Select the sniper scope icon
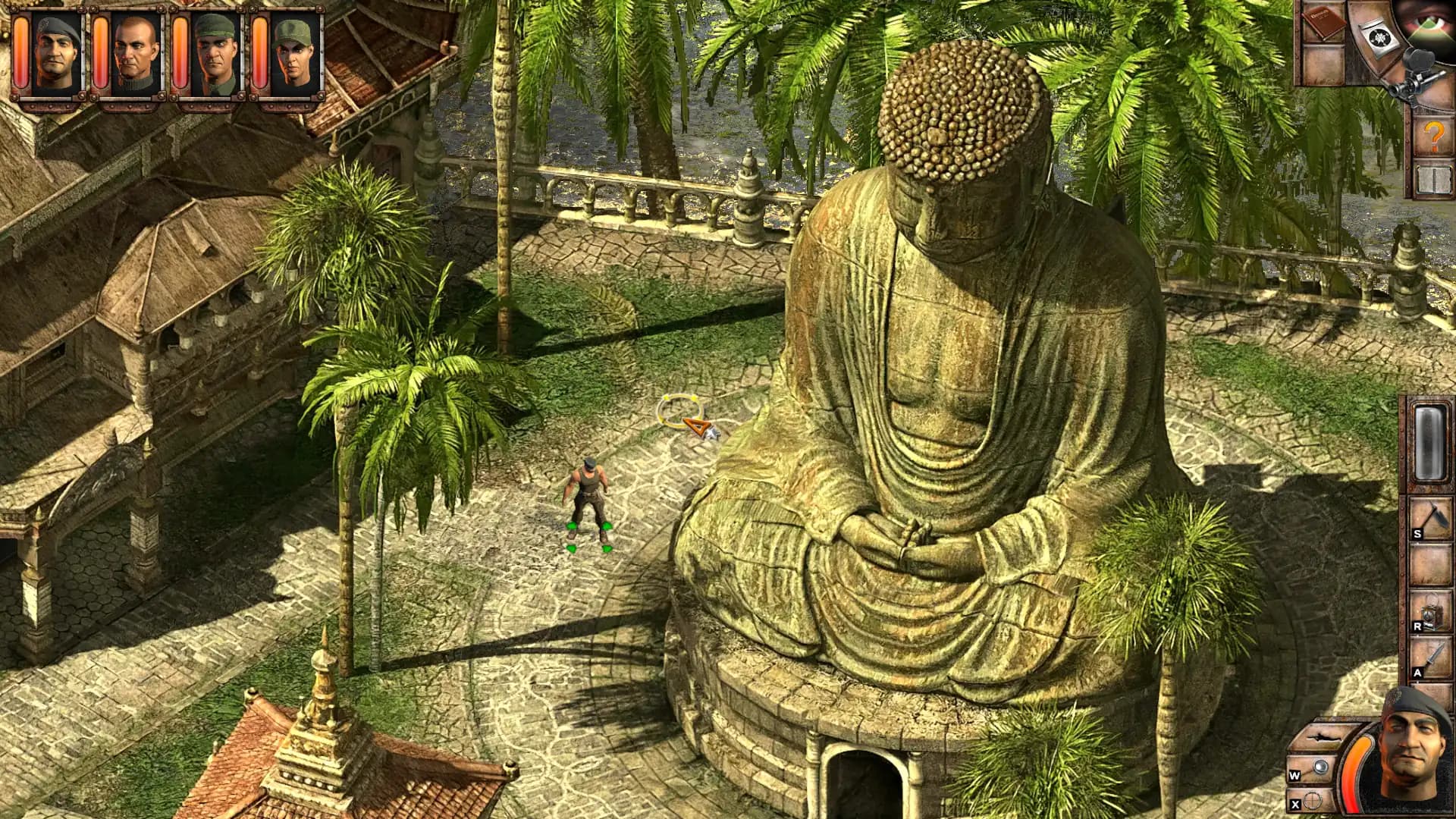Viewport: 1456px width, 819px height. click(1414, 79)
